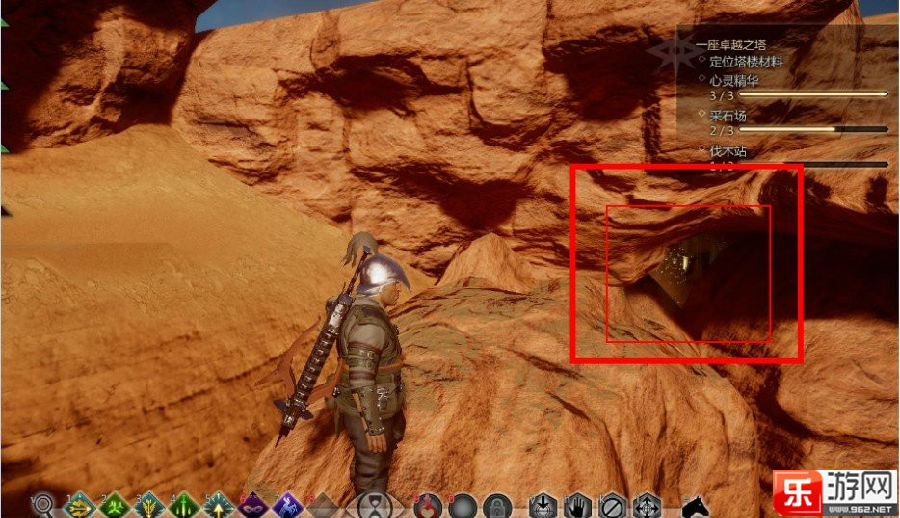Use the green leaping figure ability
Viewport: 900px width, 518px height.
[115, 505]
